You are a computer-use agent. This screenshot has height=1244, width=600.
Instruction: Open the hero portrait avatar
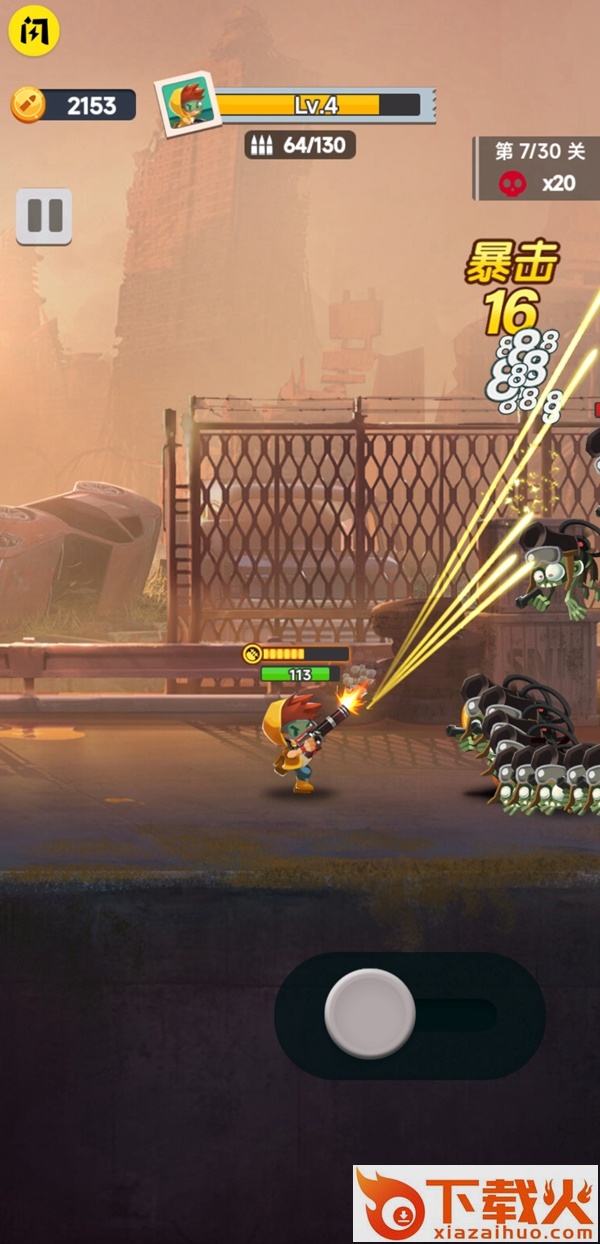(x=187, y=104)
